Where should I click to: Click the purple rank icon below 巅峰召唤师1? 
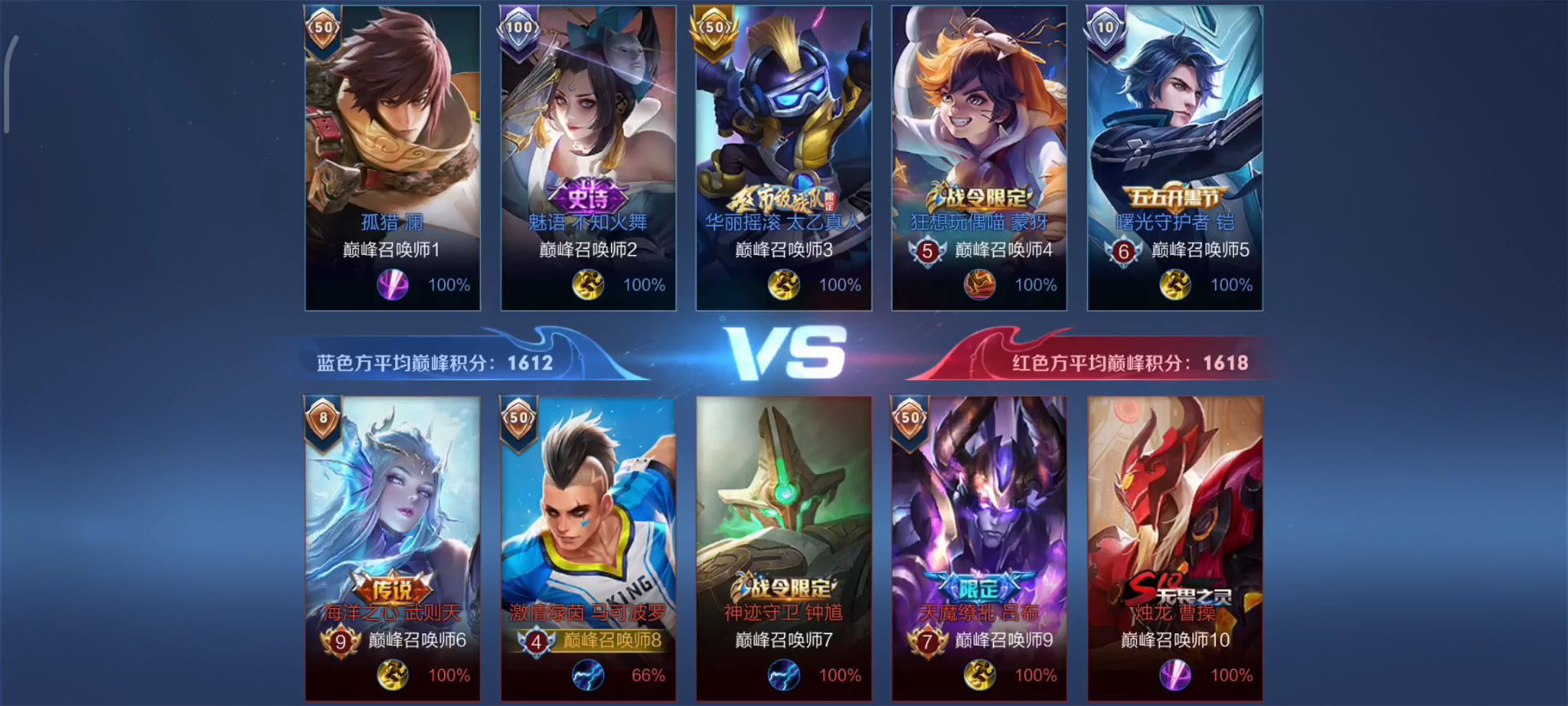393,285
